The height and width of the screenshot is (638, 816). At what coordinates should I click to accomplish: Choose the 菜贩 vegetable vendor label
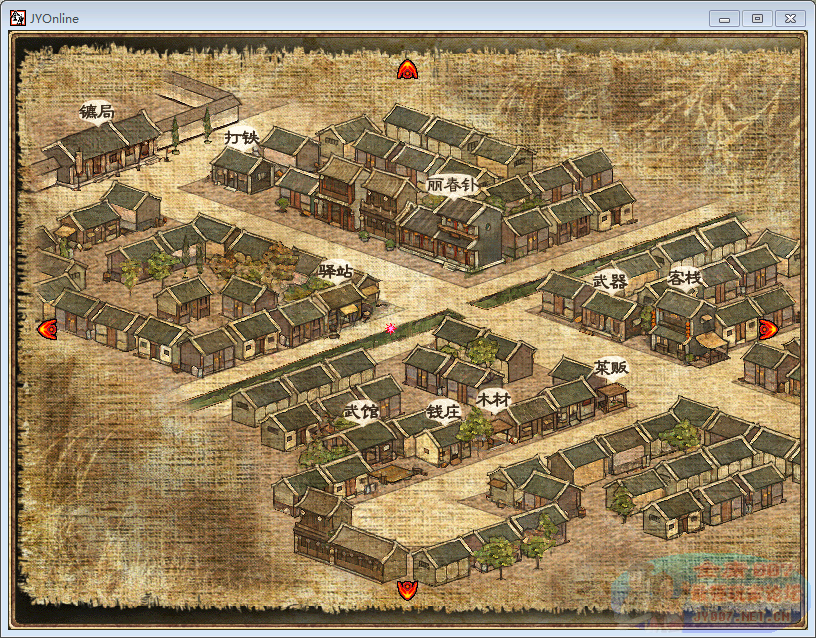(610, 368)
